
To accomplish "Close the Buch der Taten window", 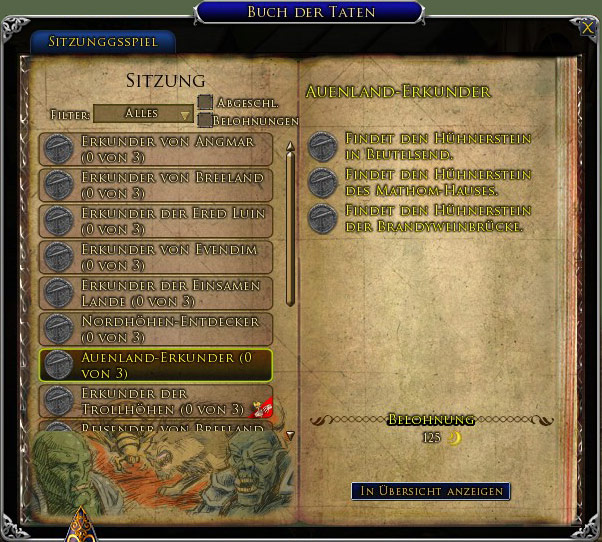I will [588, 29].
